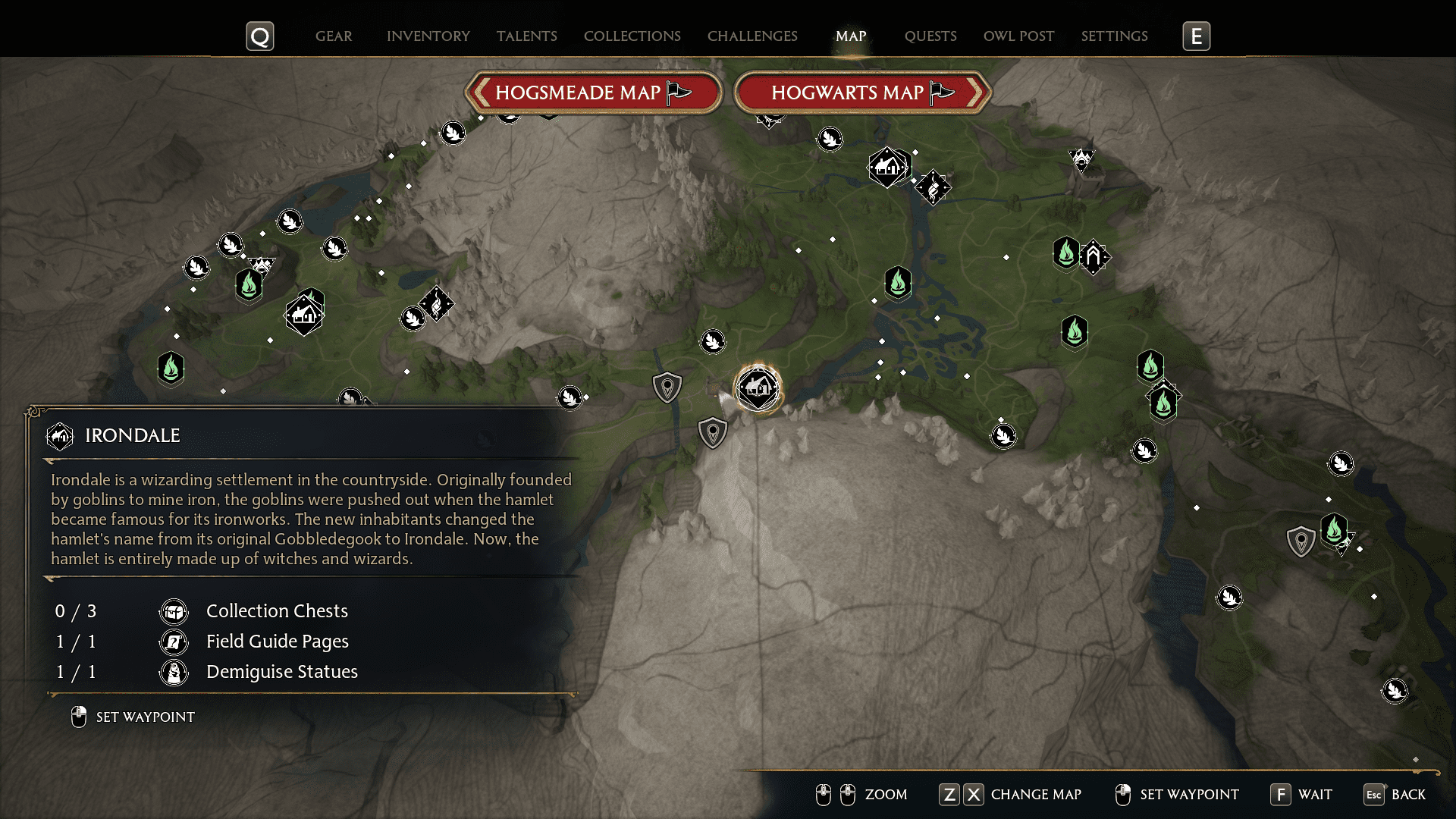
Task: Select the hamlet icon at the top of the map
Action: point(889,167)
